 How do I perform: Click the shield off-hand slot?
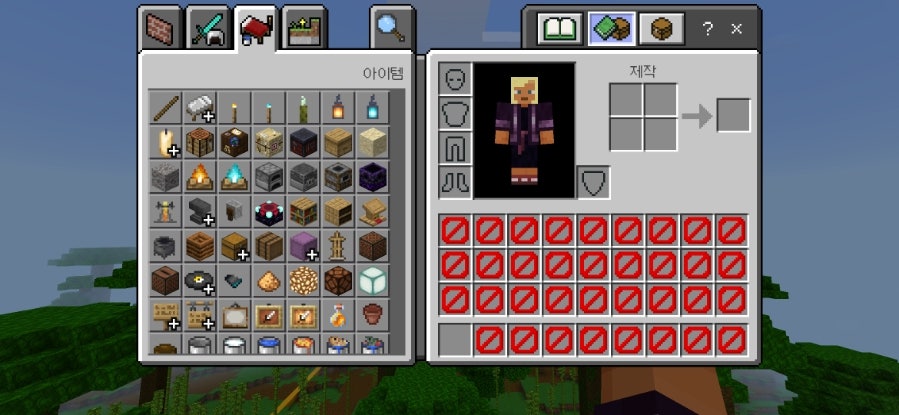click(x=593, y=182)
